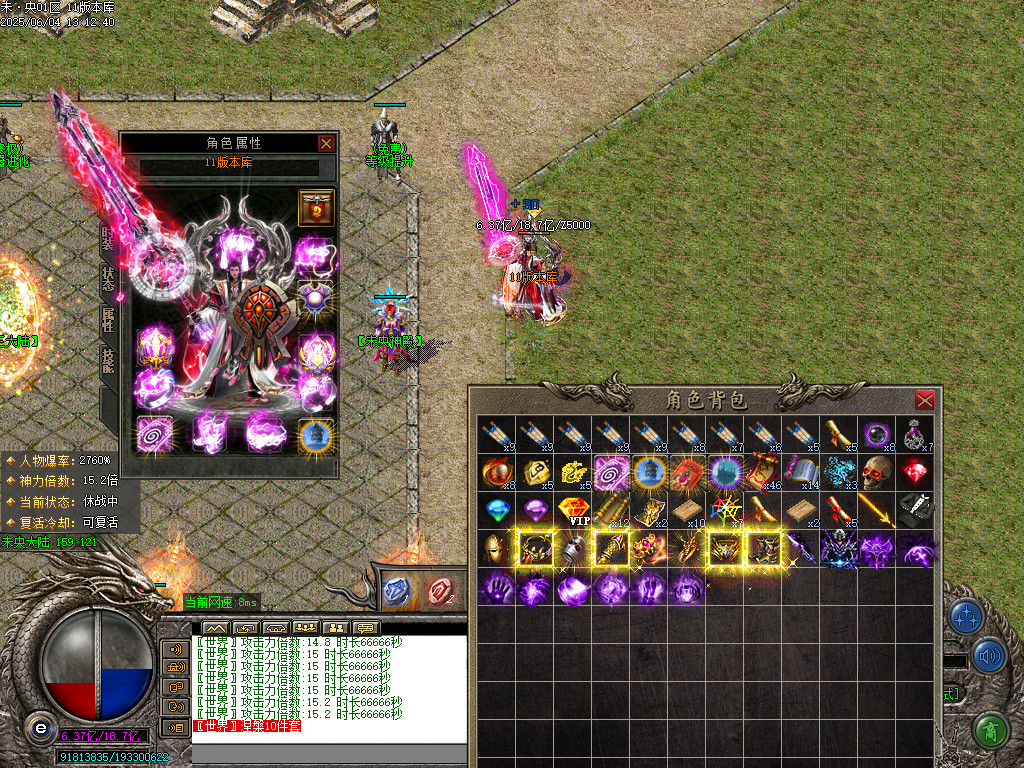Activate the blue rune stone quick slot
The image size is (1024, 768).
pos(397,592)
